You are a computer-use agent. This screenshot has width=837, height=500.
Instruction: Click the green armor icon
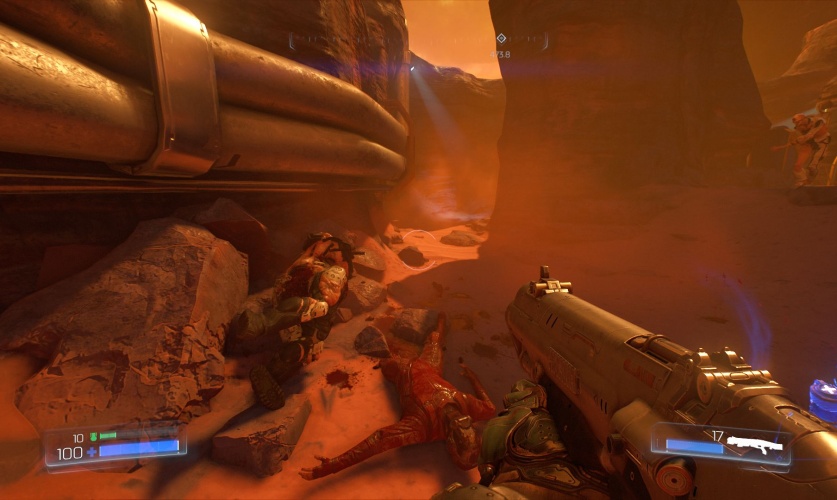[x=93, y=437]
